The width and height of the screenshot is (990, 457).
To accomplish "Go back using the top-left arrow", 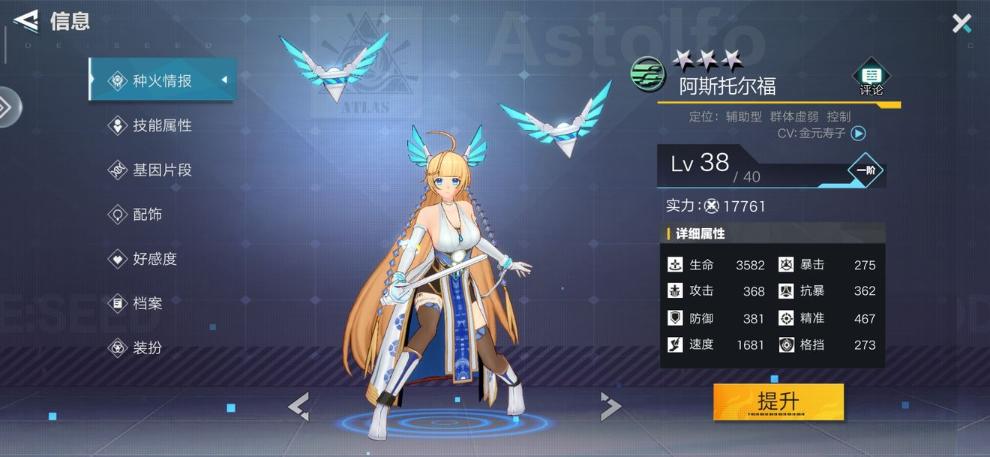I will (26, 20).
